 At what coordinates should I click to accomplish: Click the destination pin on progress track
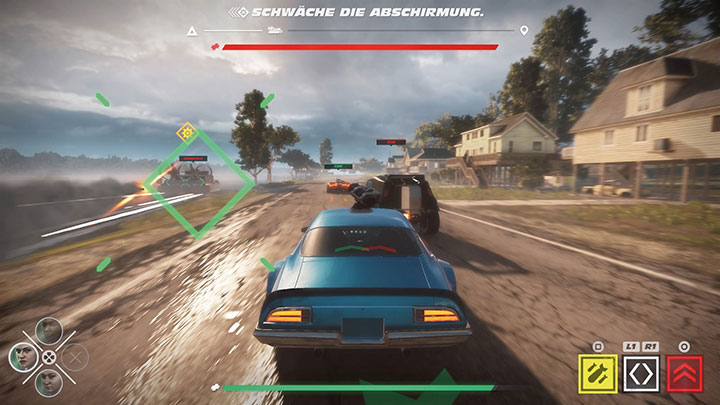(x=524, y=31)
